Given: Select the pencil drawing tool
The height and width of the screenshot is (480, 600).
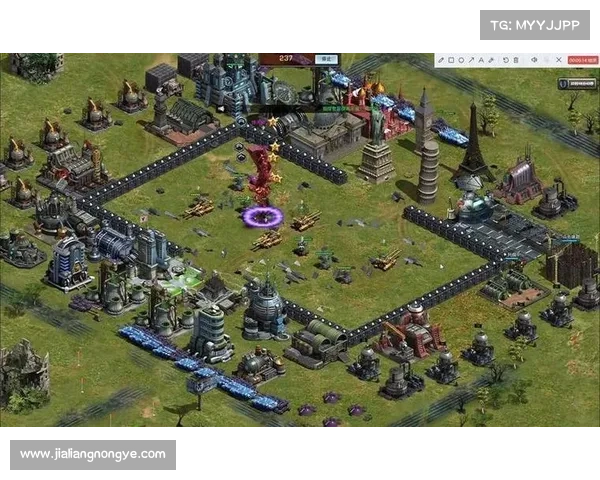Looking at the screenshot, I should point(441,60).
